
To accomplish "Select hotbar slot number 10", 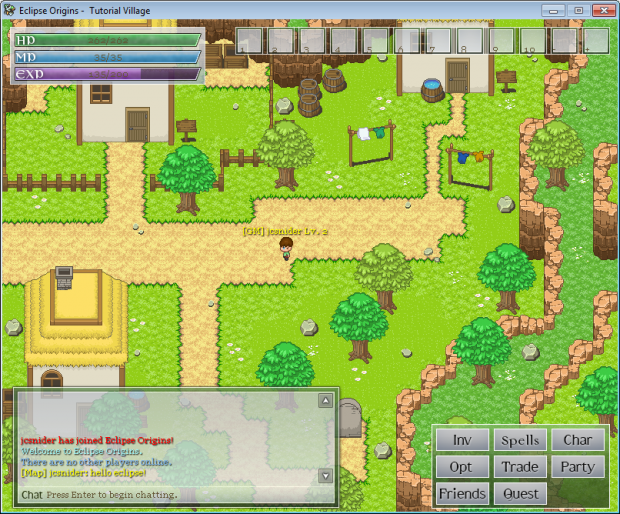I will (x=533, y=41).
